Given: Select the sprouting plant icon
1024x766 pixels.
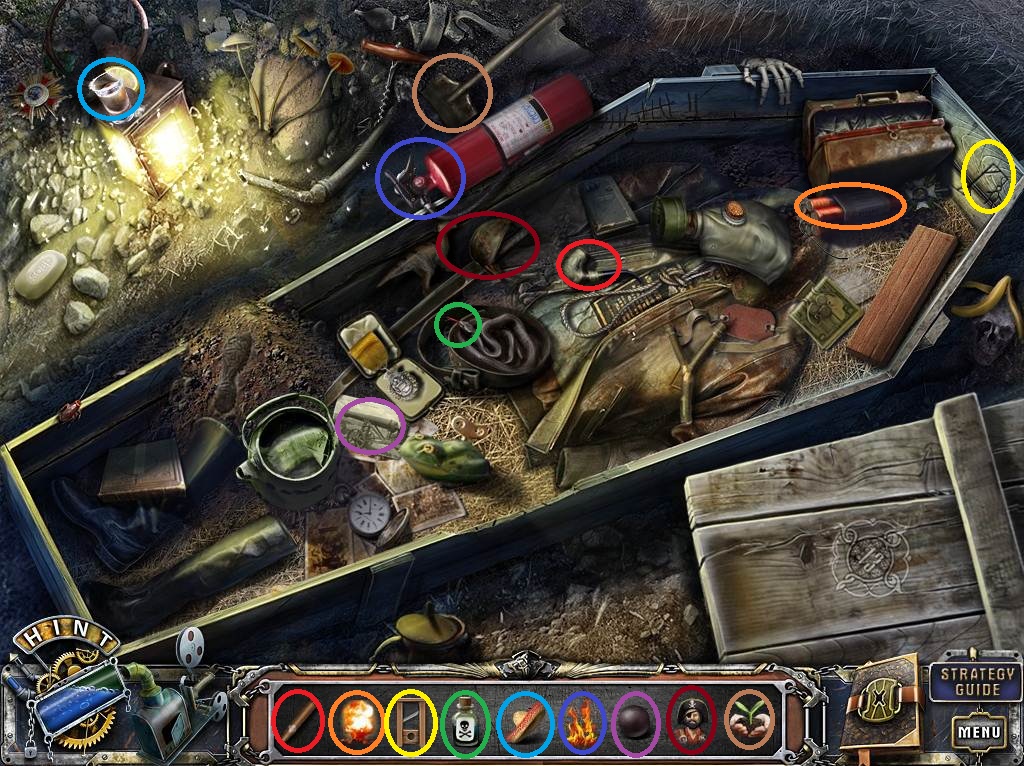Looking at the screenshot, I should [x=750, y=719].
